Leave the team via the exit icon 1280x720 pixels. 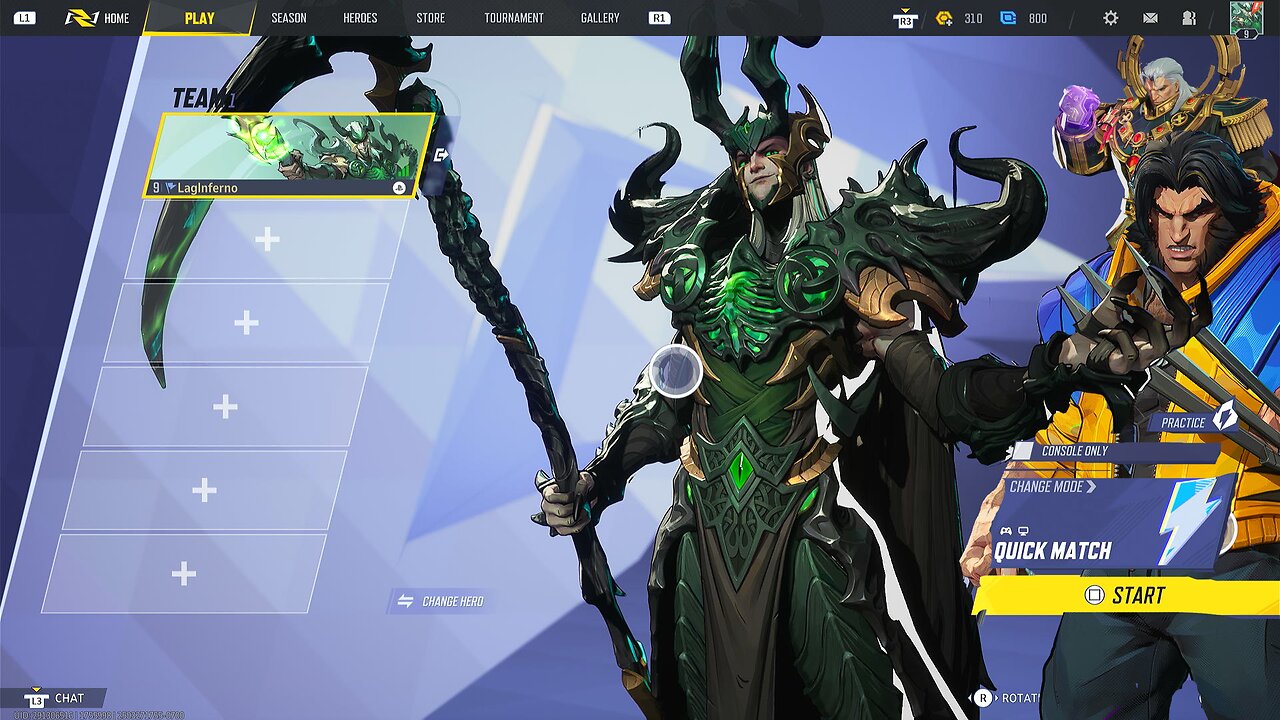[x=441, y=155]
